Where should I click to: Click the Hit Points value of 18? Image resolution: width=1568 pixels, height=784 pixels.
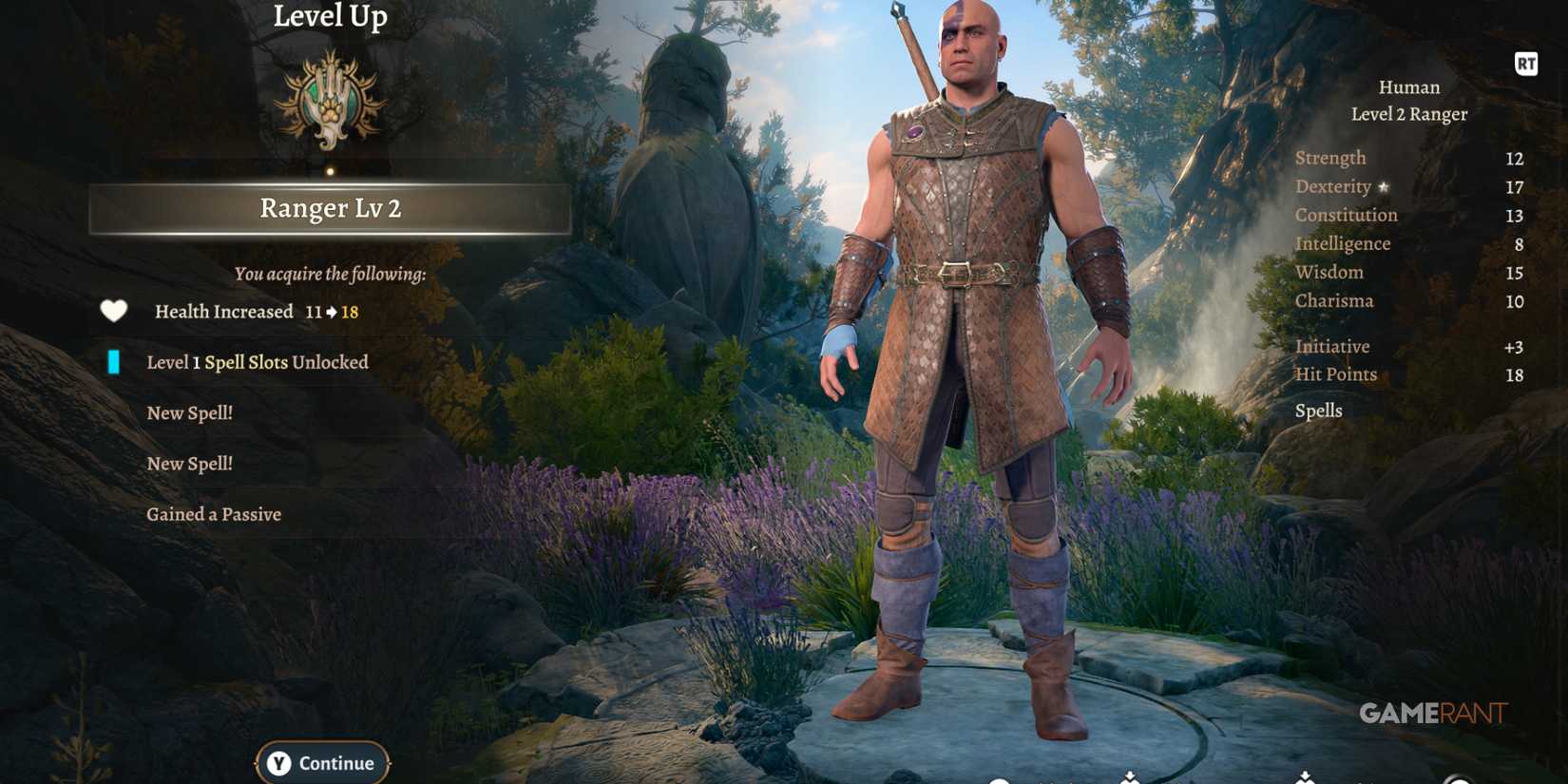[1517, 373]
